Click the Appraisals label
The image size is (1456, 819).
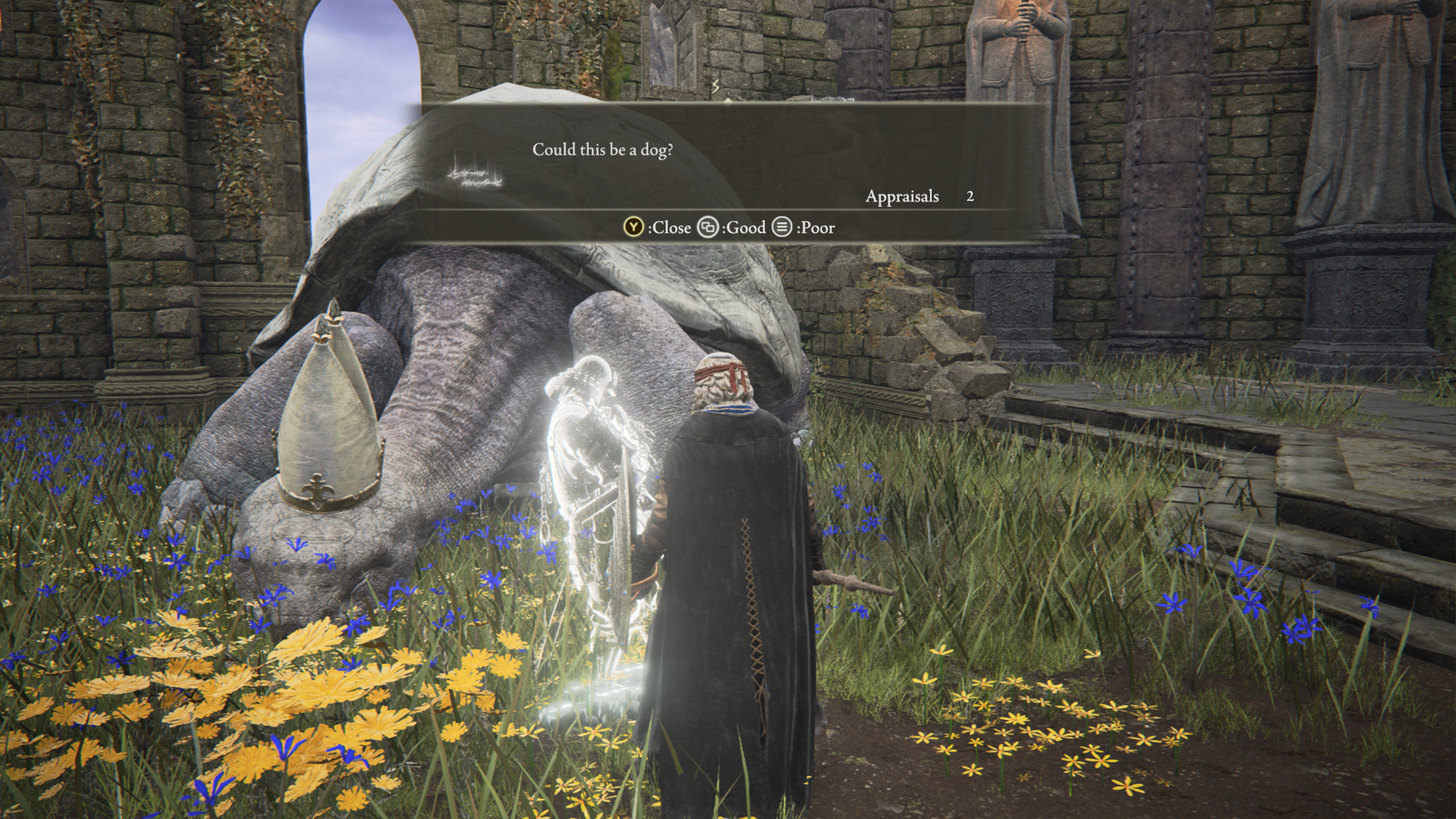pyautogui.click(x=903, y=197)
